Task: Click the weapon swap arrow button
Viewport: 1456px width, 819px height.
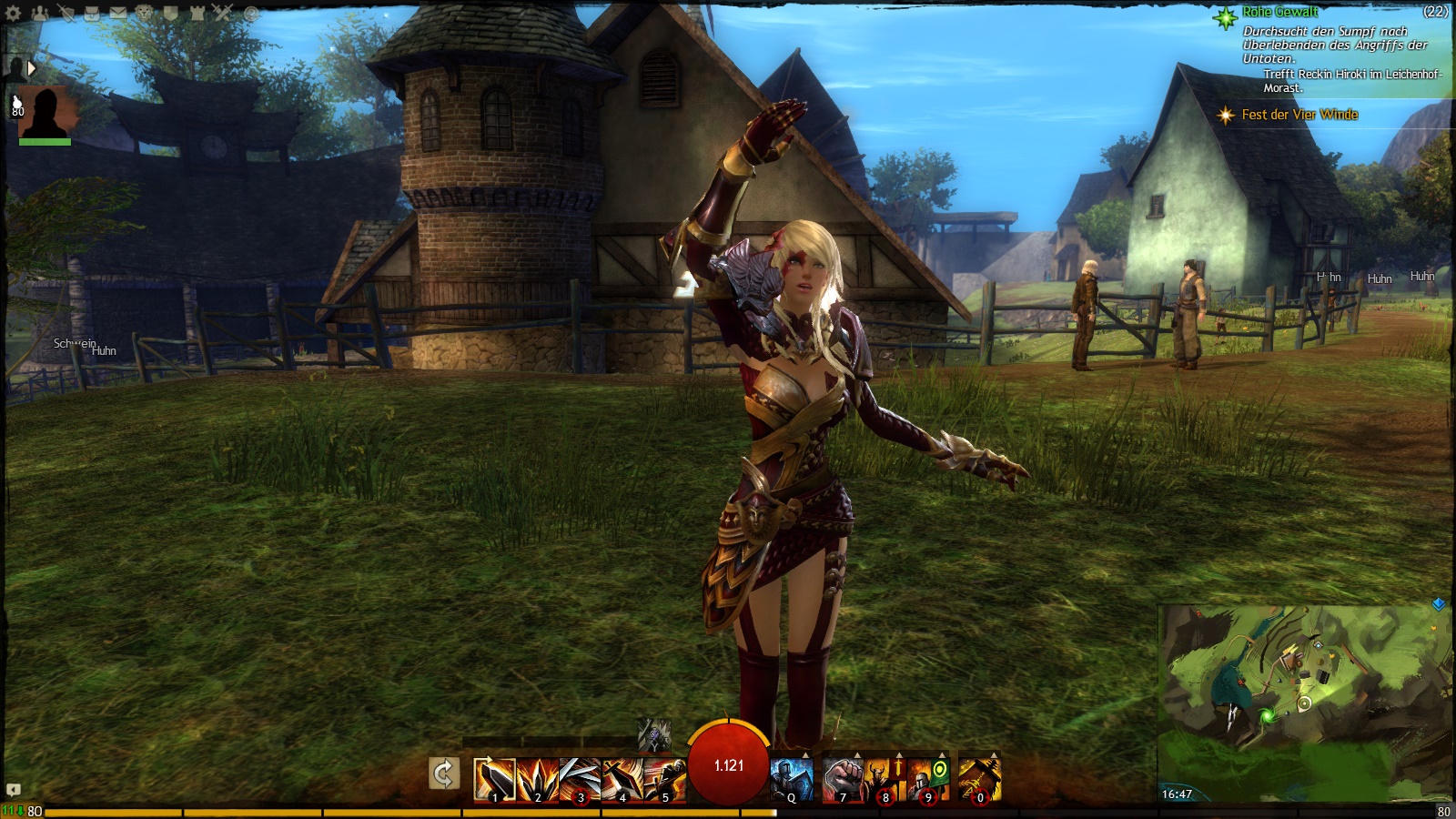Action: [x=443, y=774]
